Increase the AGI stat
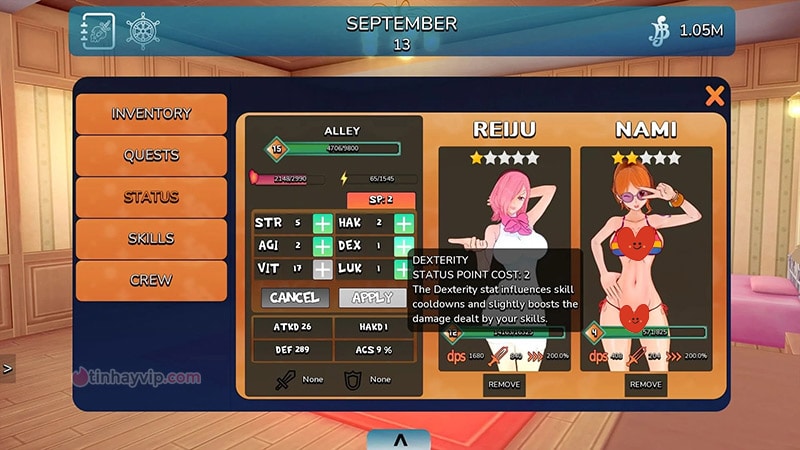The height and width of the screenshot is (450, 800). 322,246
